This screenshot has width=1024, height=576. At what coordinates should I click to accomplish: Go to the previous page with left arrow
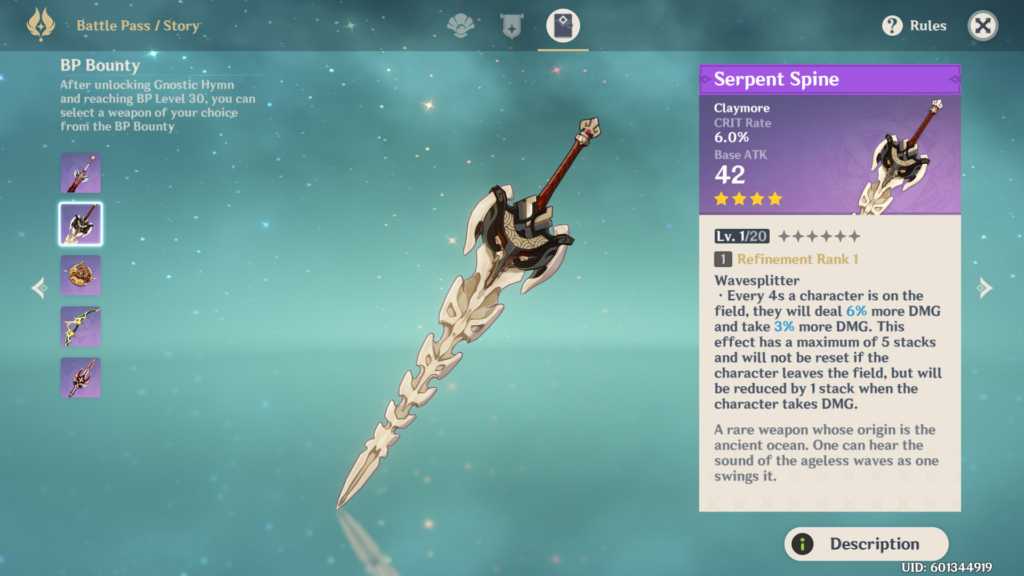(39, 288)
